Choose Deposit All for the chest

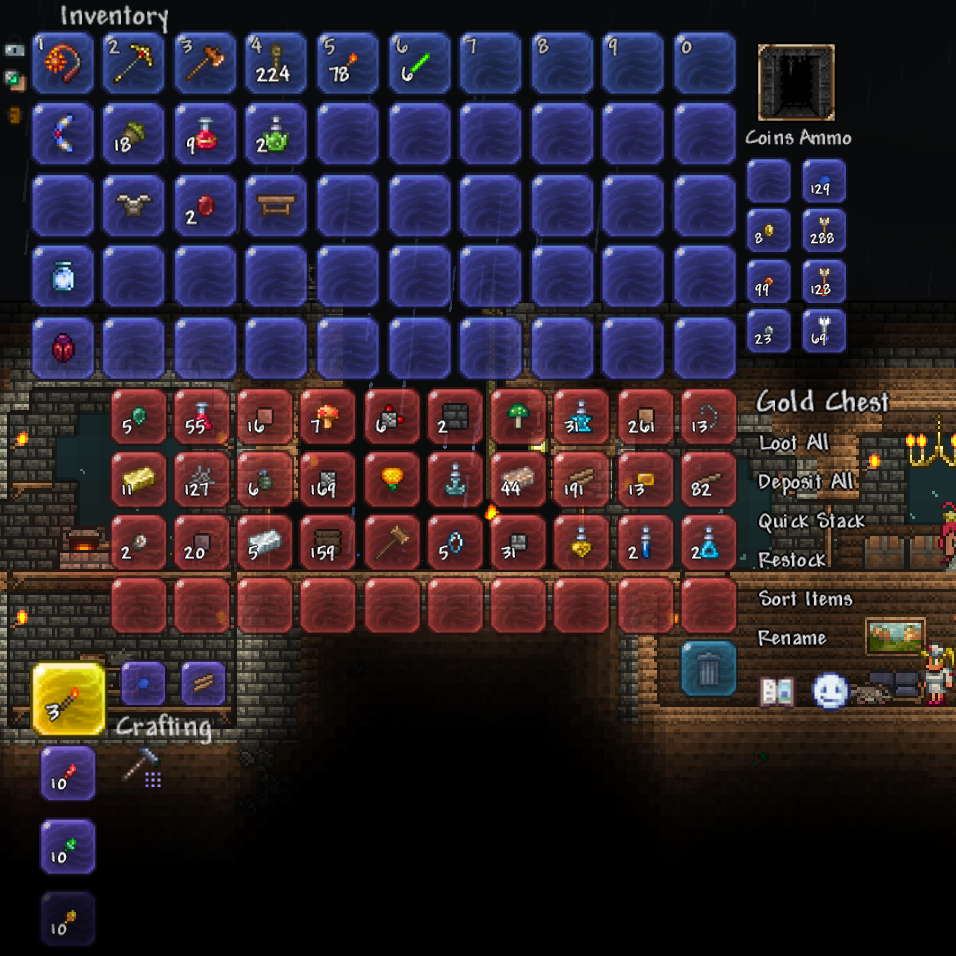[805, 481]
